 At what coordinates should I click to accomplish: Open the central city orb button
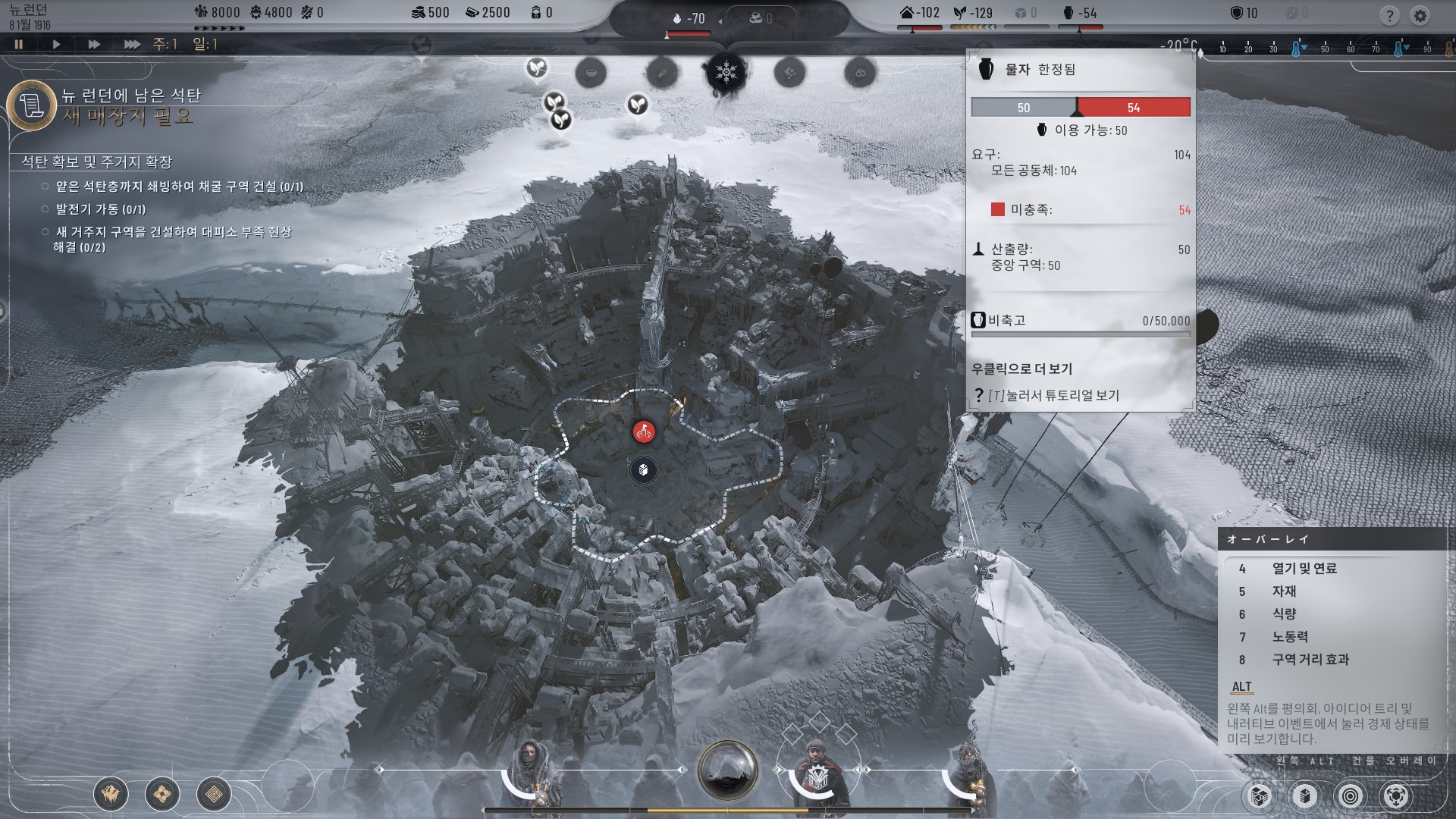coord(727,770)
